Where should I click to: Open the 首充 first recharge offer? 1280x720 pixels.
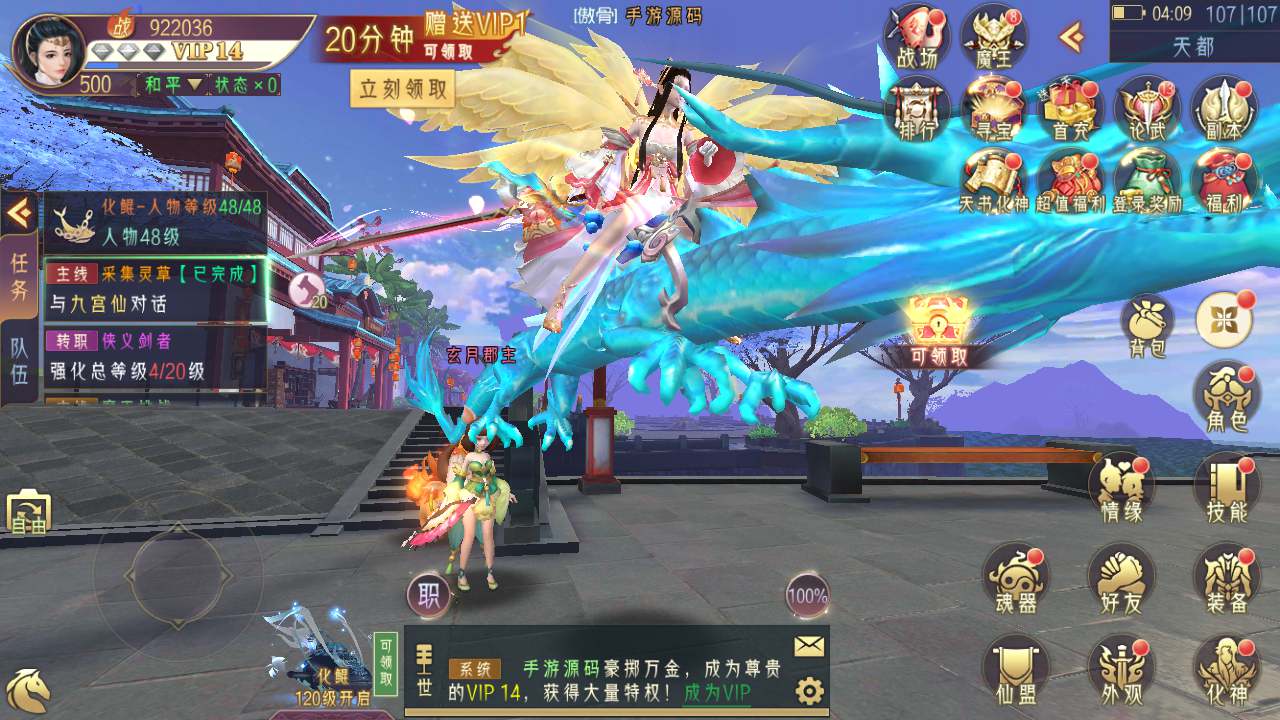pyautogui.click(x=1069, y=108)
